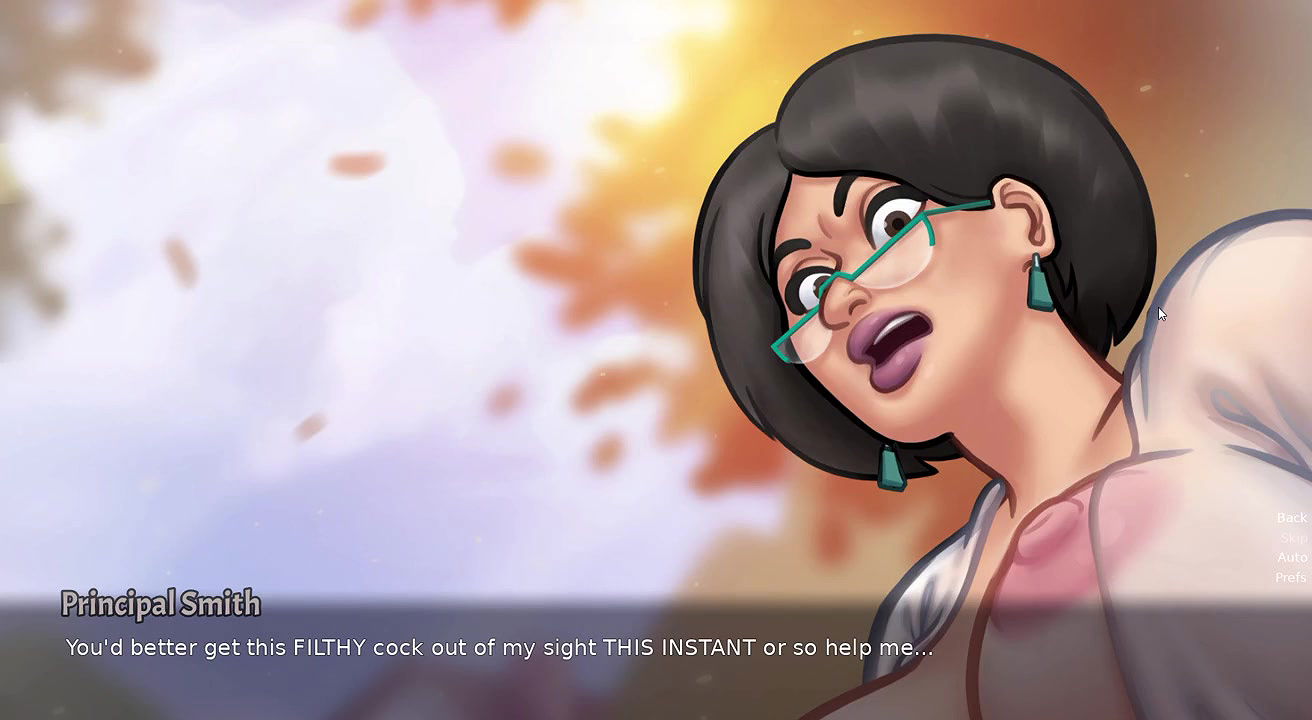Go back with the Back button
The width and height of the screenshot is (1312, 720).
click(x=1291, y=518)
